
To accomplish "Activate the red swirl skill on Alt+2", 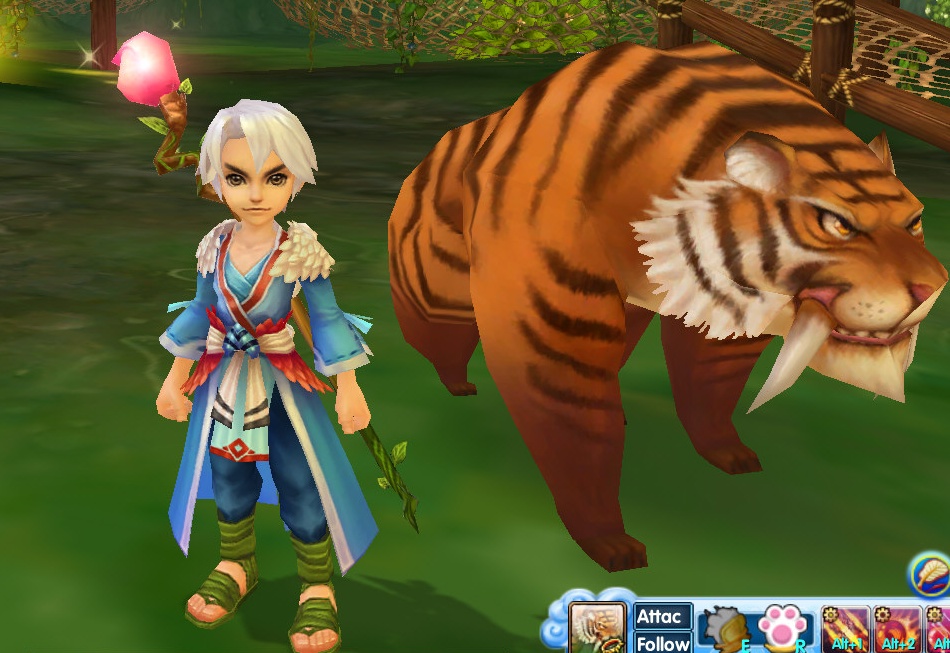I will pos(897,629).
